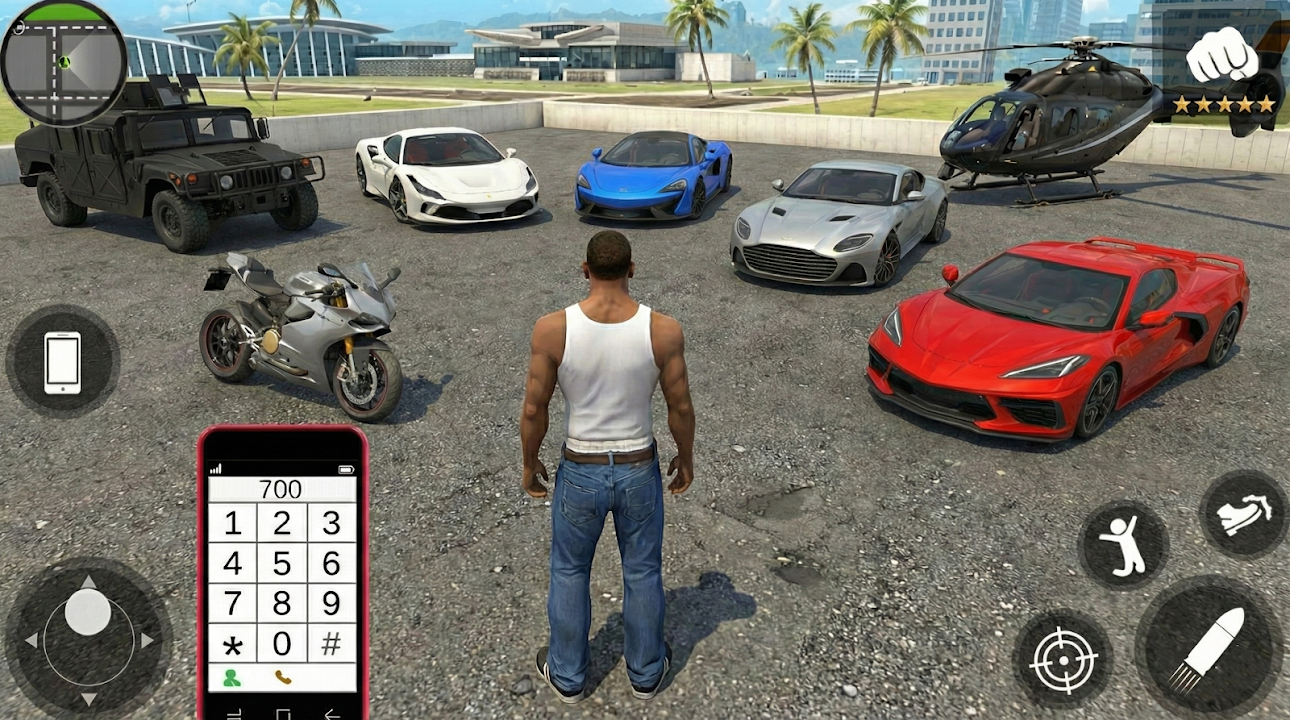This screenshot has height=720, width=1290.
Task: Dial 9 on the phone keypad
Action: pos(331,603)
